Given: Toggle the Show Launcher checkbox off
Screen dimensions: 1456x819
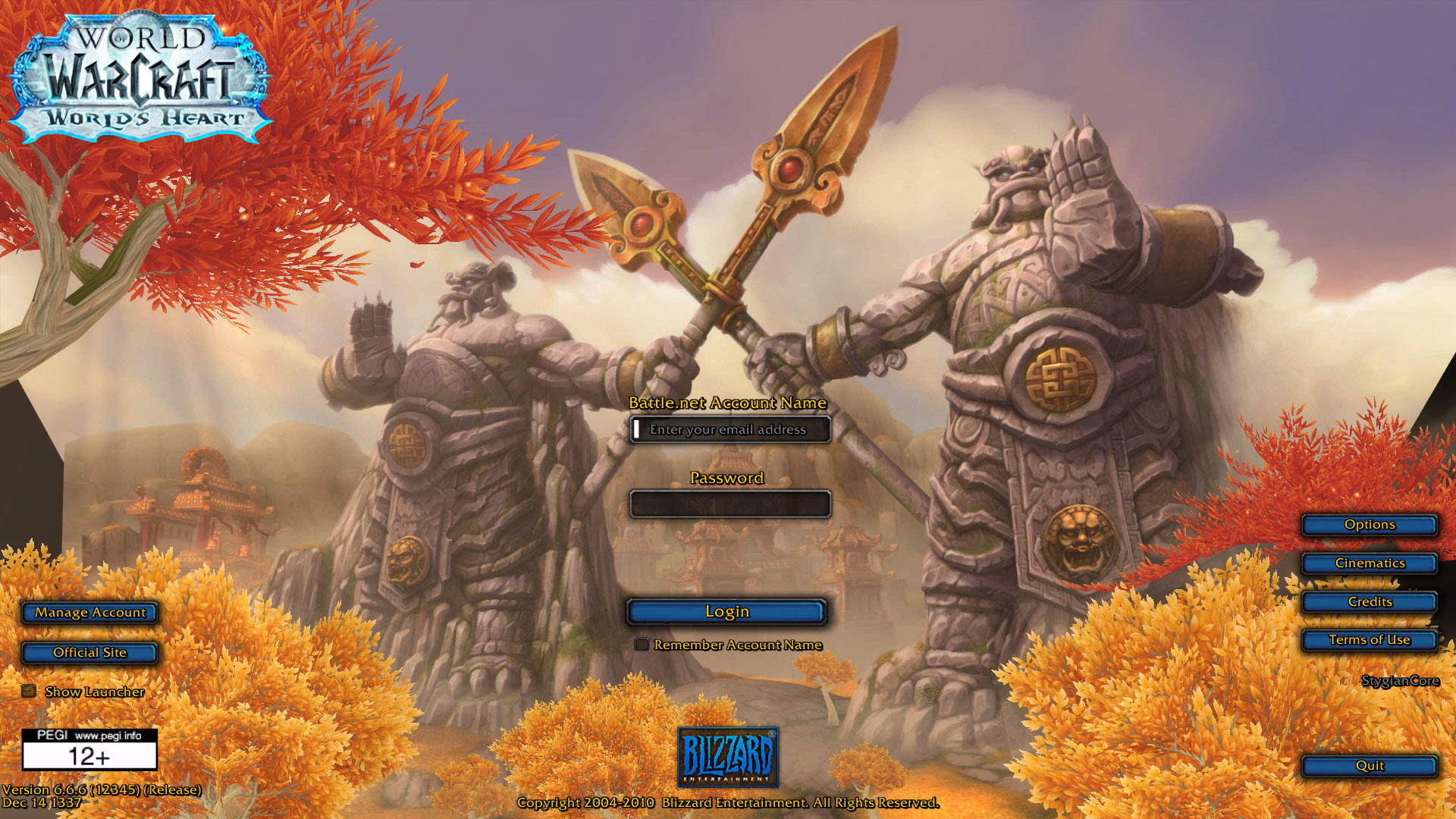Looking at the screenshot, I should coord(28,690).
